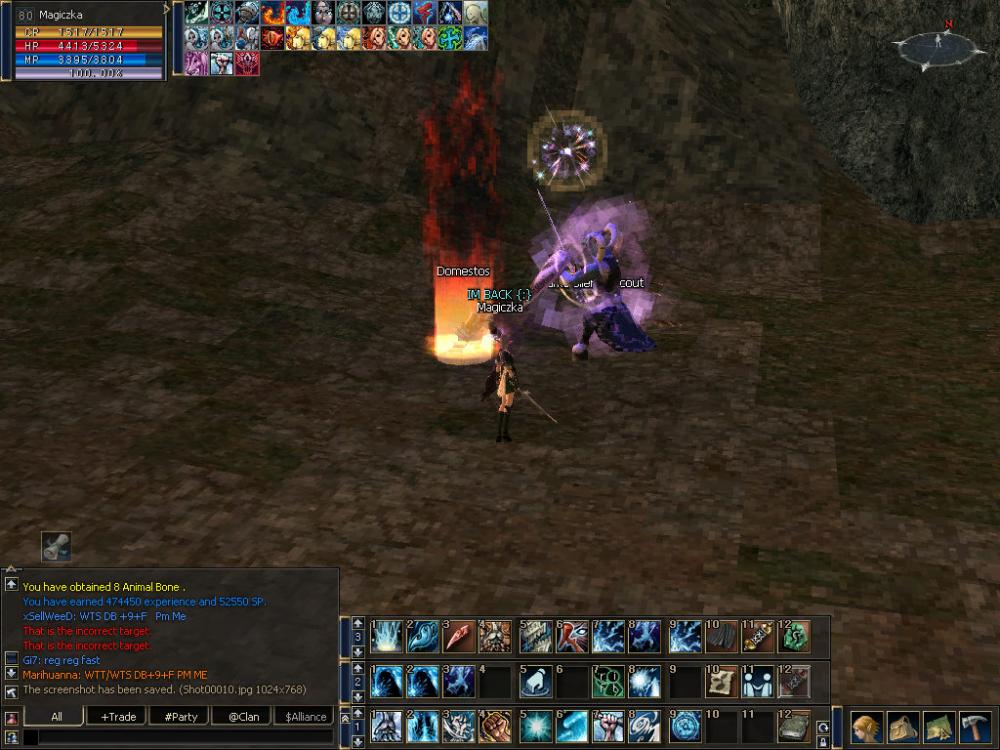
Task: Open the scroll notification icon above chat
Action: [x=56, y=546]
